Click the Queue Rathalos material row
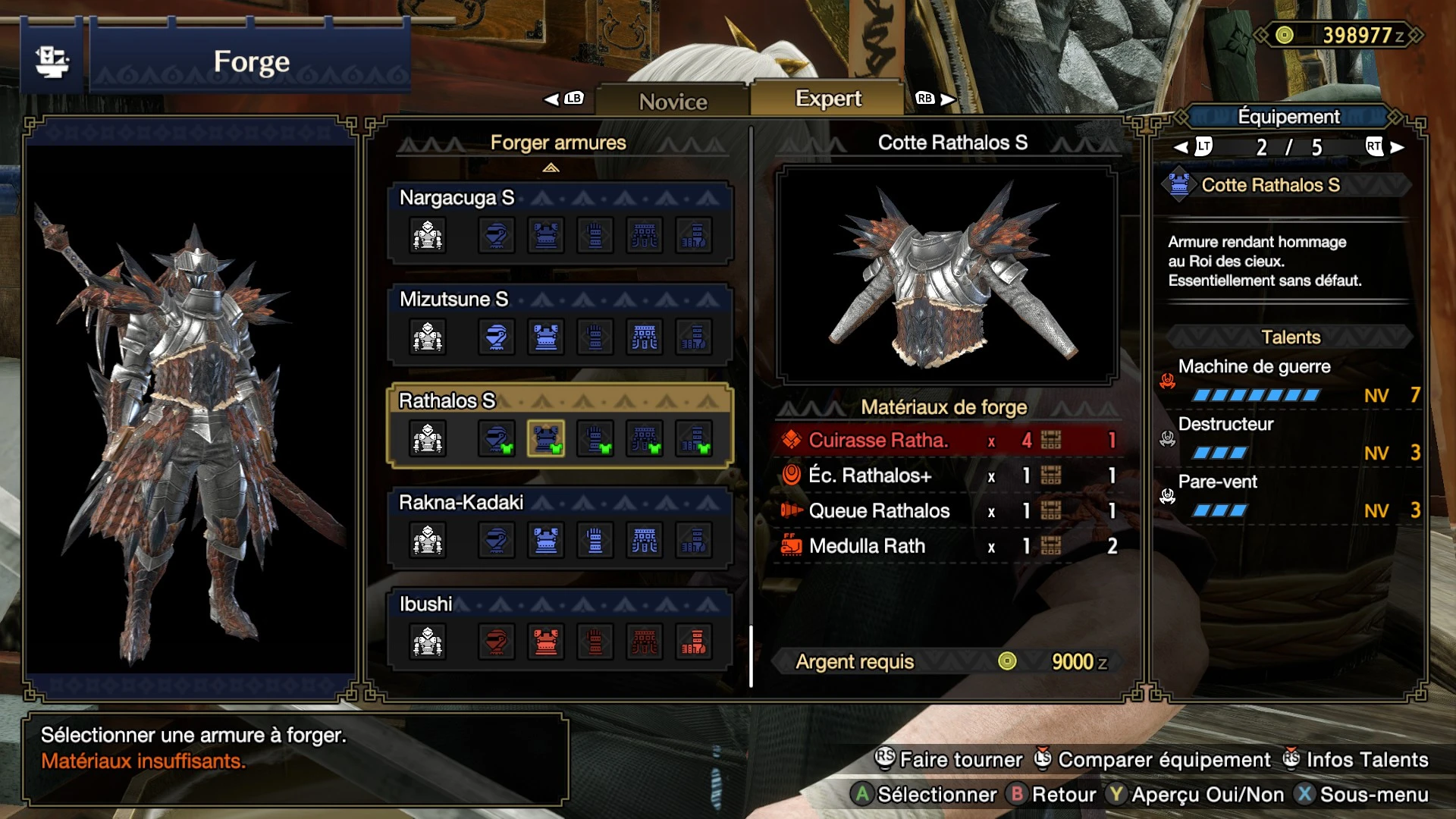The width and height of the screenshot is (1456, 819). (946, 511)
